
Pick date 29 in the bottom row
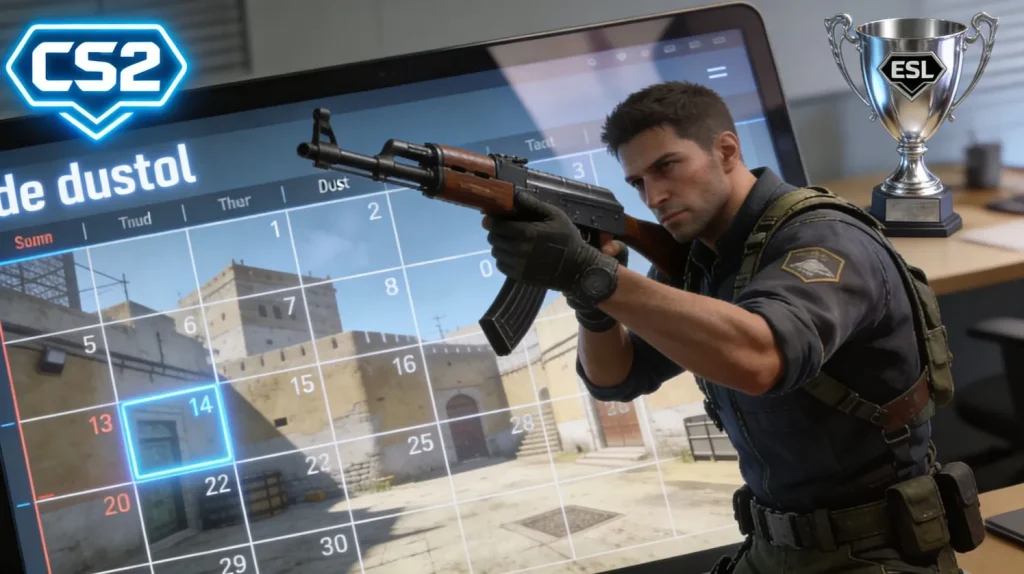click(x=233, y=563)
